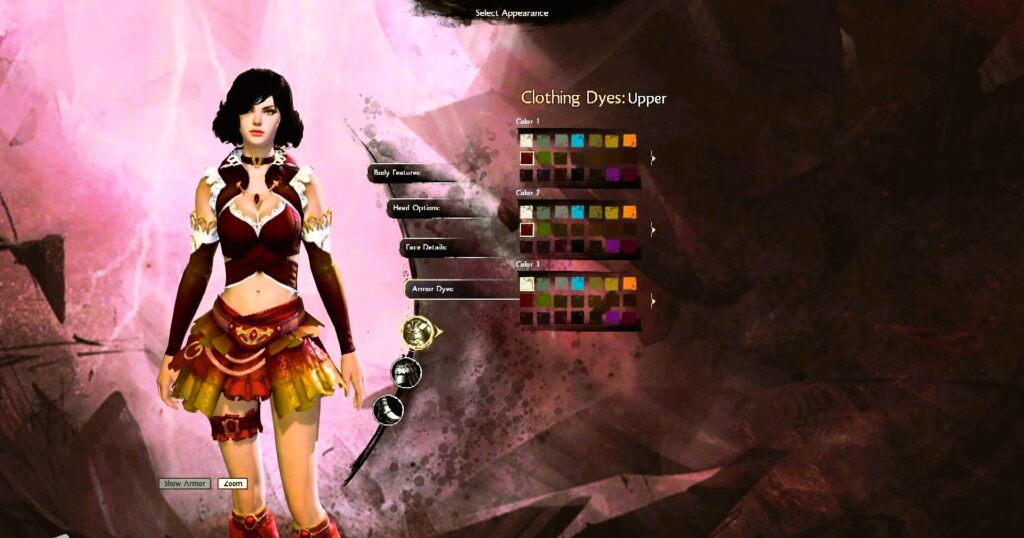Choose the green dye in Color 1
1024x538 pixels.
(544, 158)
